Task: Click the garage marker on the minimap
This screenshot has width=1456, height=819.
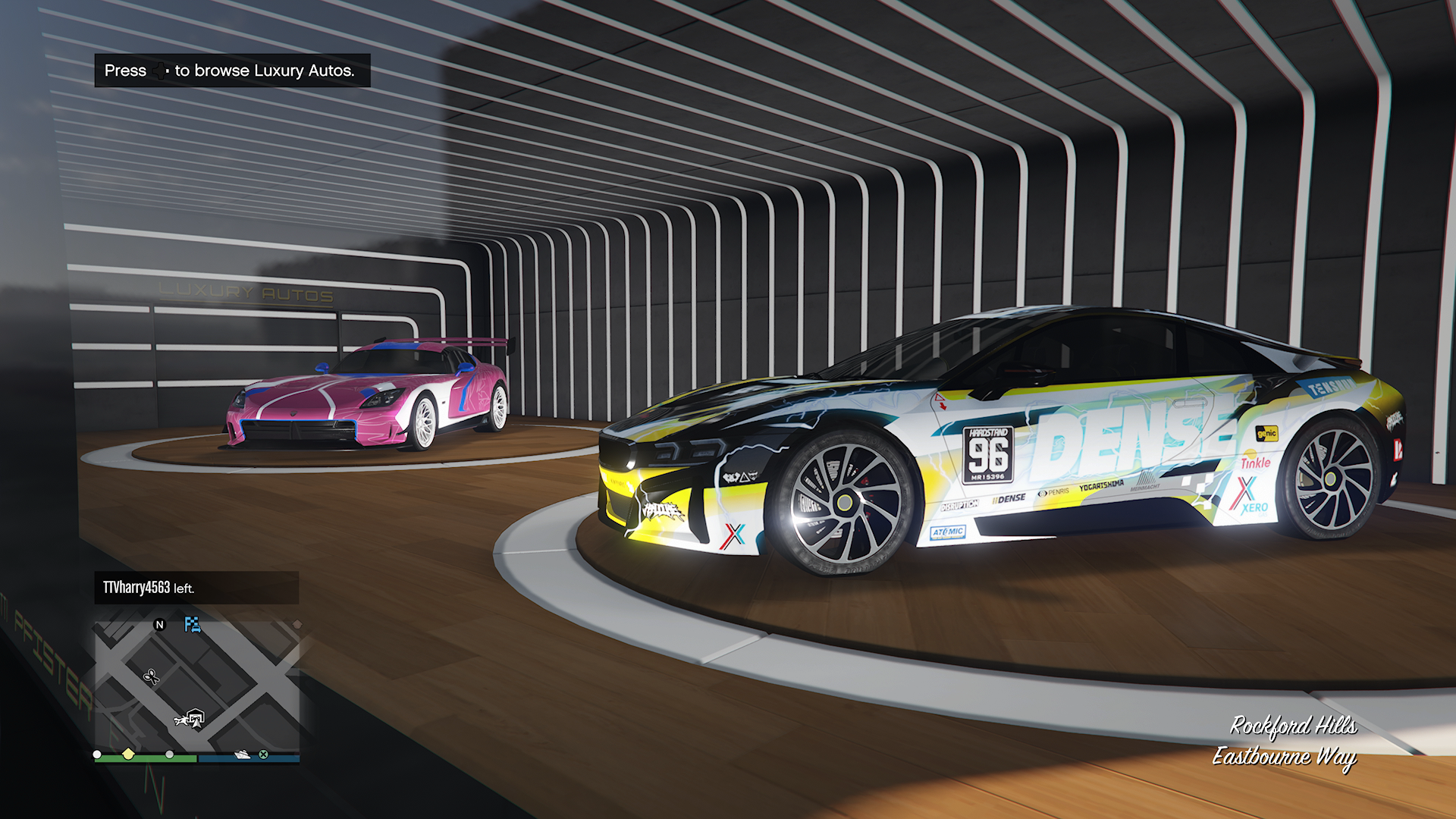Action: [196, 716]
